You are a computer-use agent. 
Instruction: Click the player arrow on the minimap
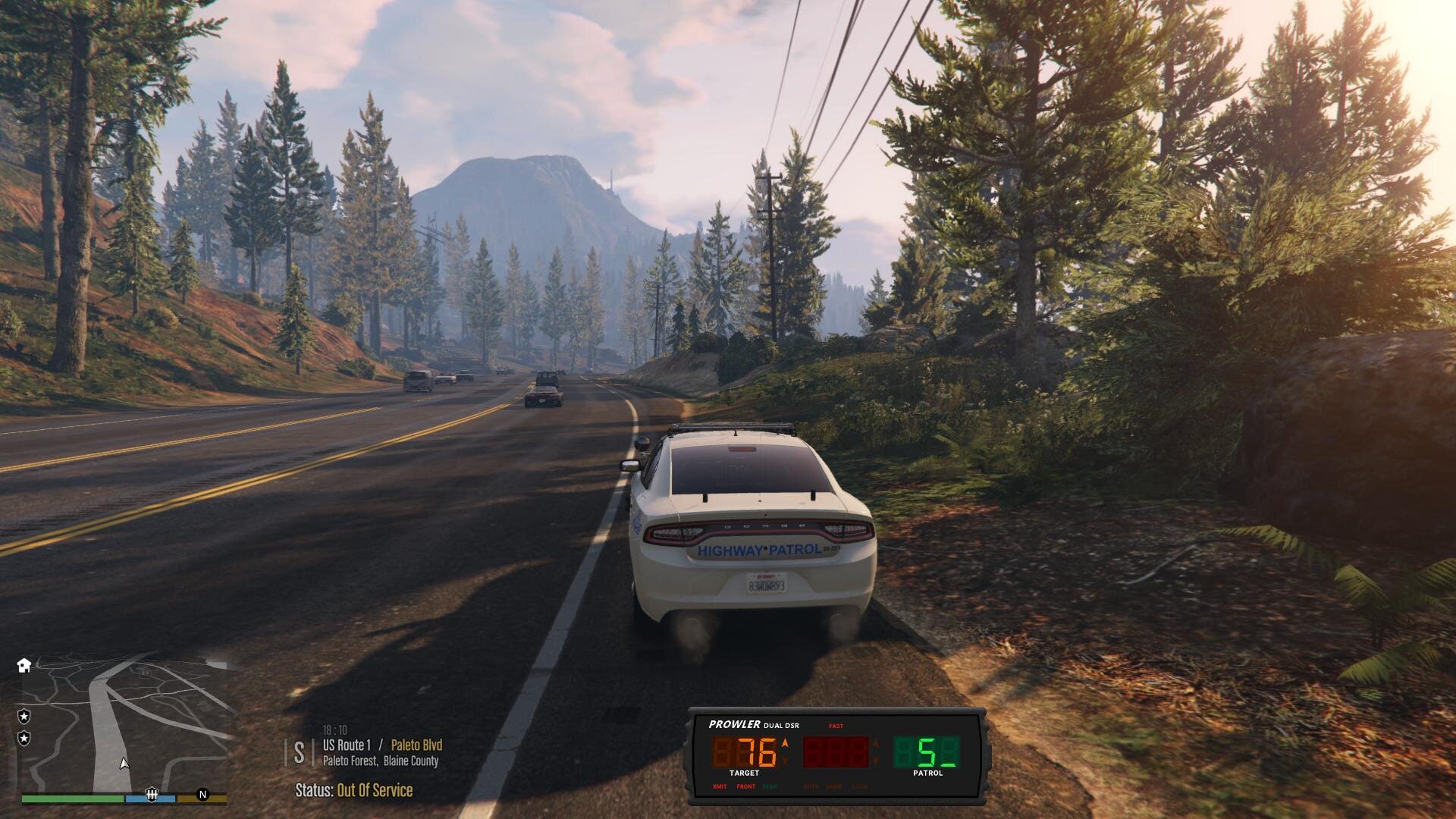[x=124, y=764]
